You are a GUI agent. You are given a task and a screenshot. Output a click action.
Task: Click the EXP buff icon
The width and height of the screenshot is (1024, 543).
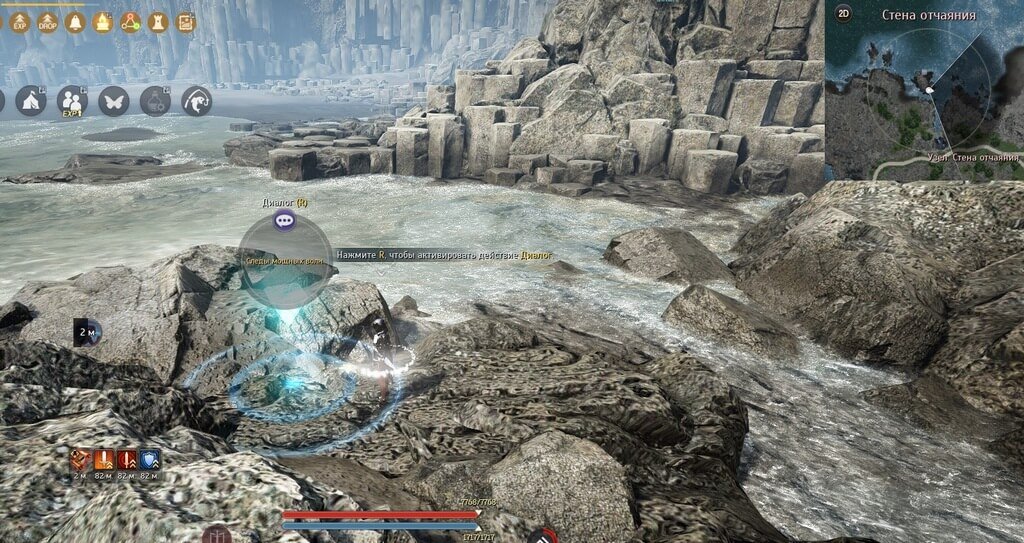19,22
